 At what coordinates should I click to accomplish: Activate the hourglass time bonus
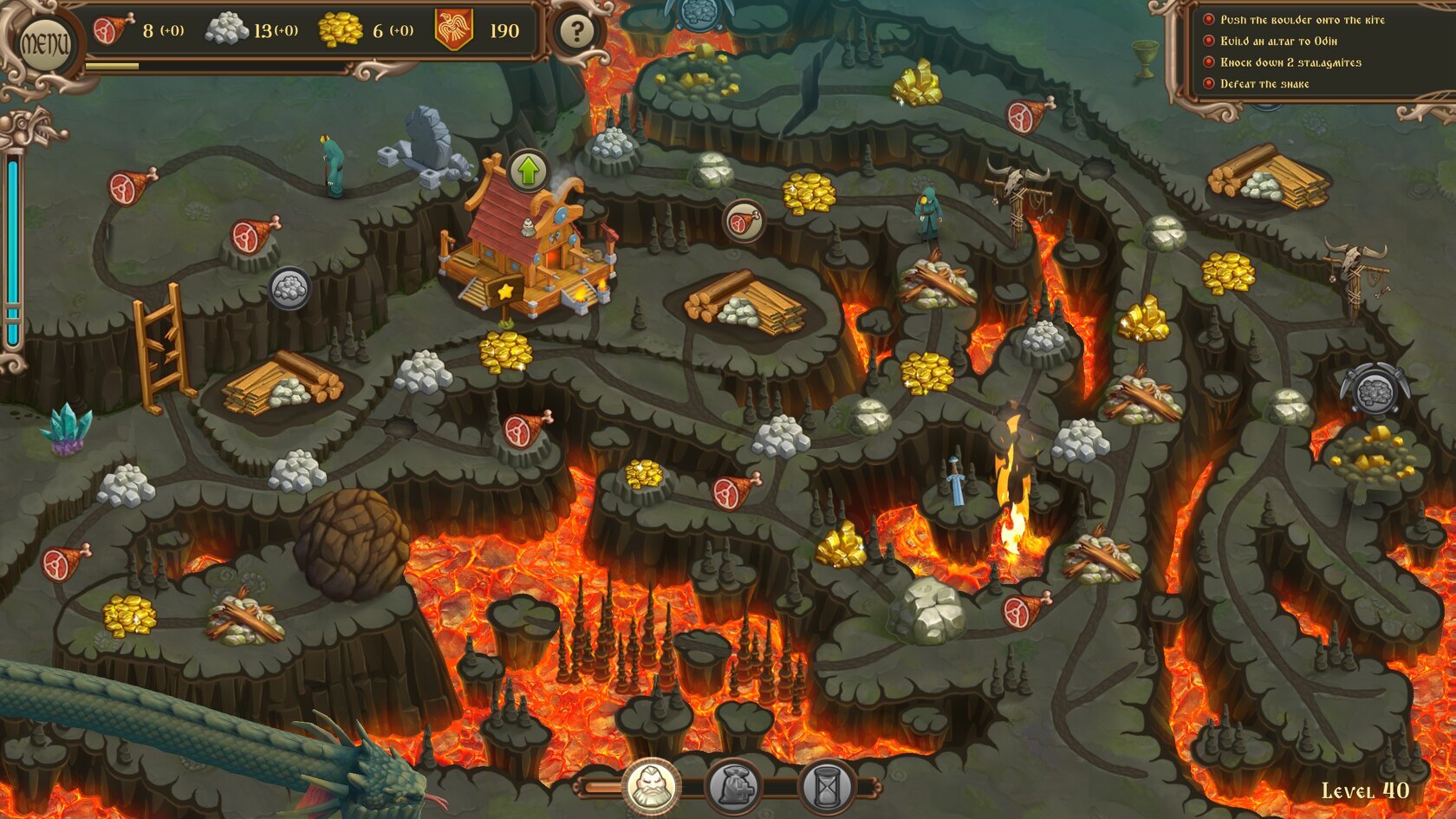point(827,787)
